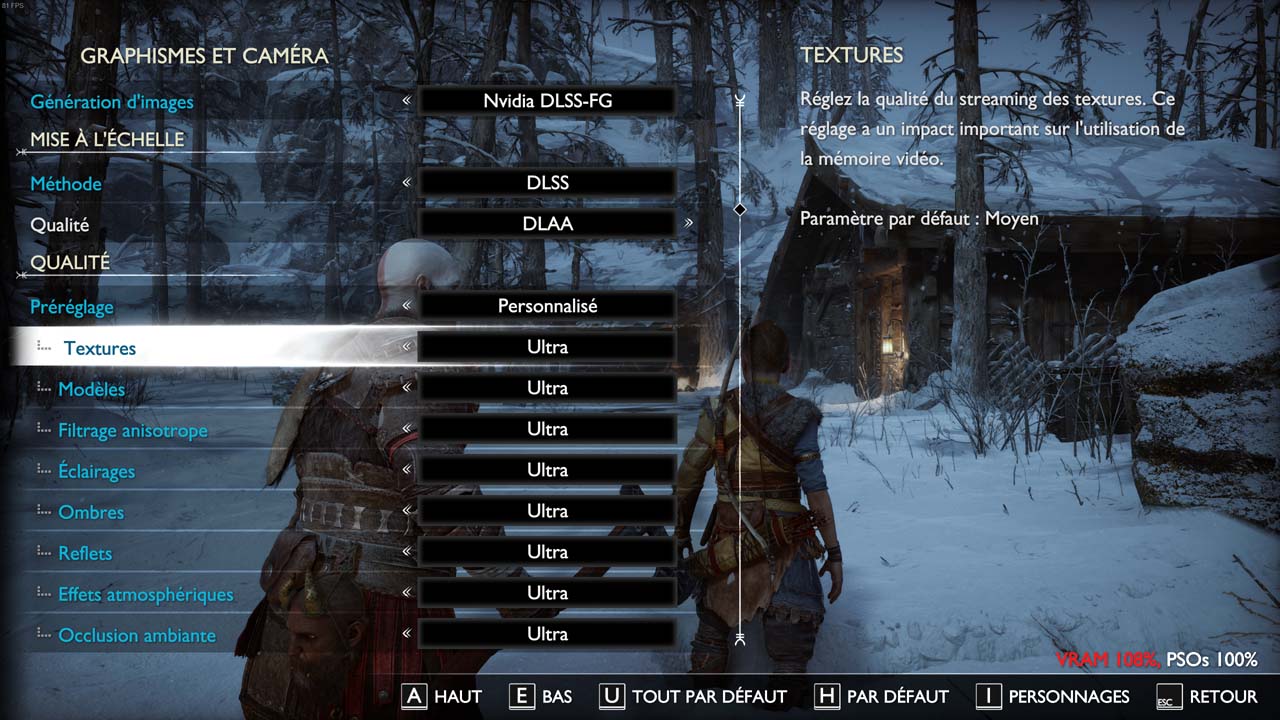The height and width of the screenshot is (720, 1280).
Task: Select Effets atmosphériques setting row
Action: (x=146, y=594)
